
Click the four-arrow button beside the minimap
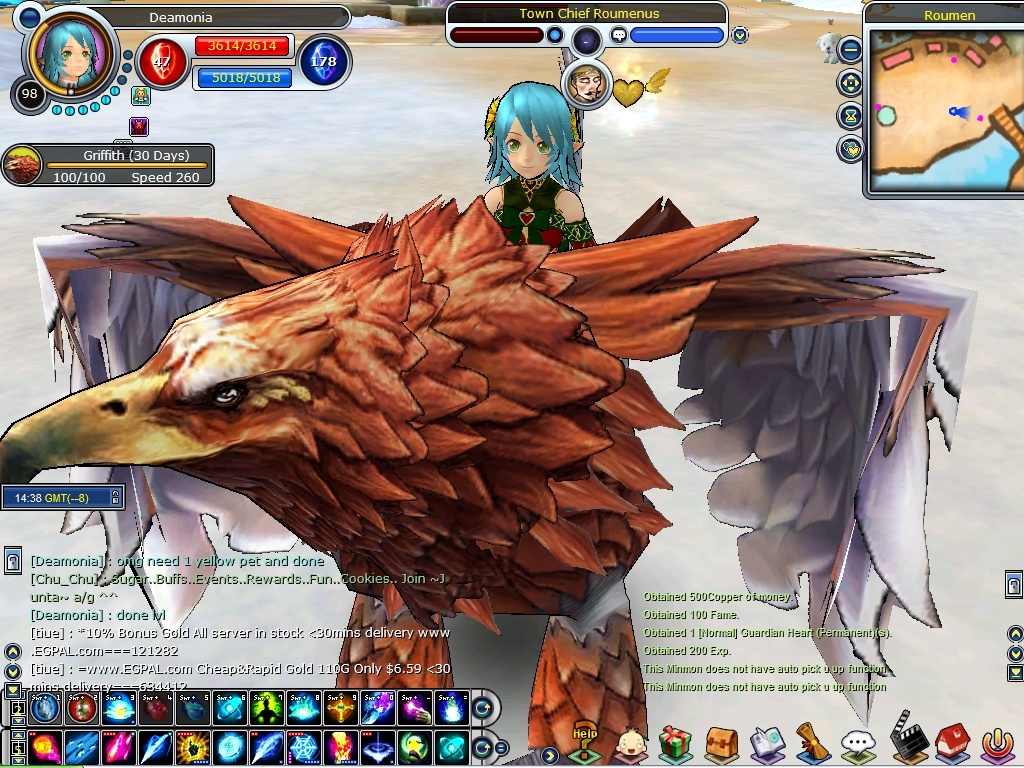point(851,82)
